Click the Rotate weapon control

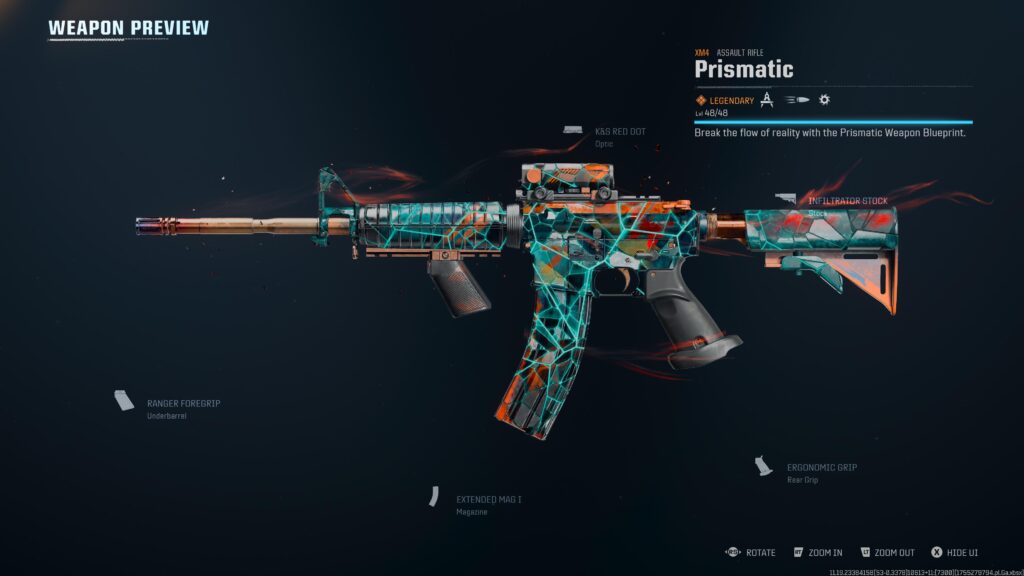(x=759, y=552)
